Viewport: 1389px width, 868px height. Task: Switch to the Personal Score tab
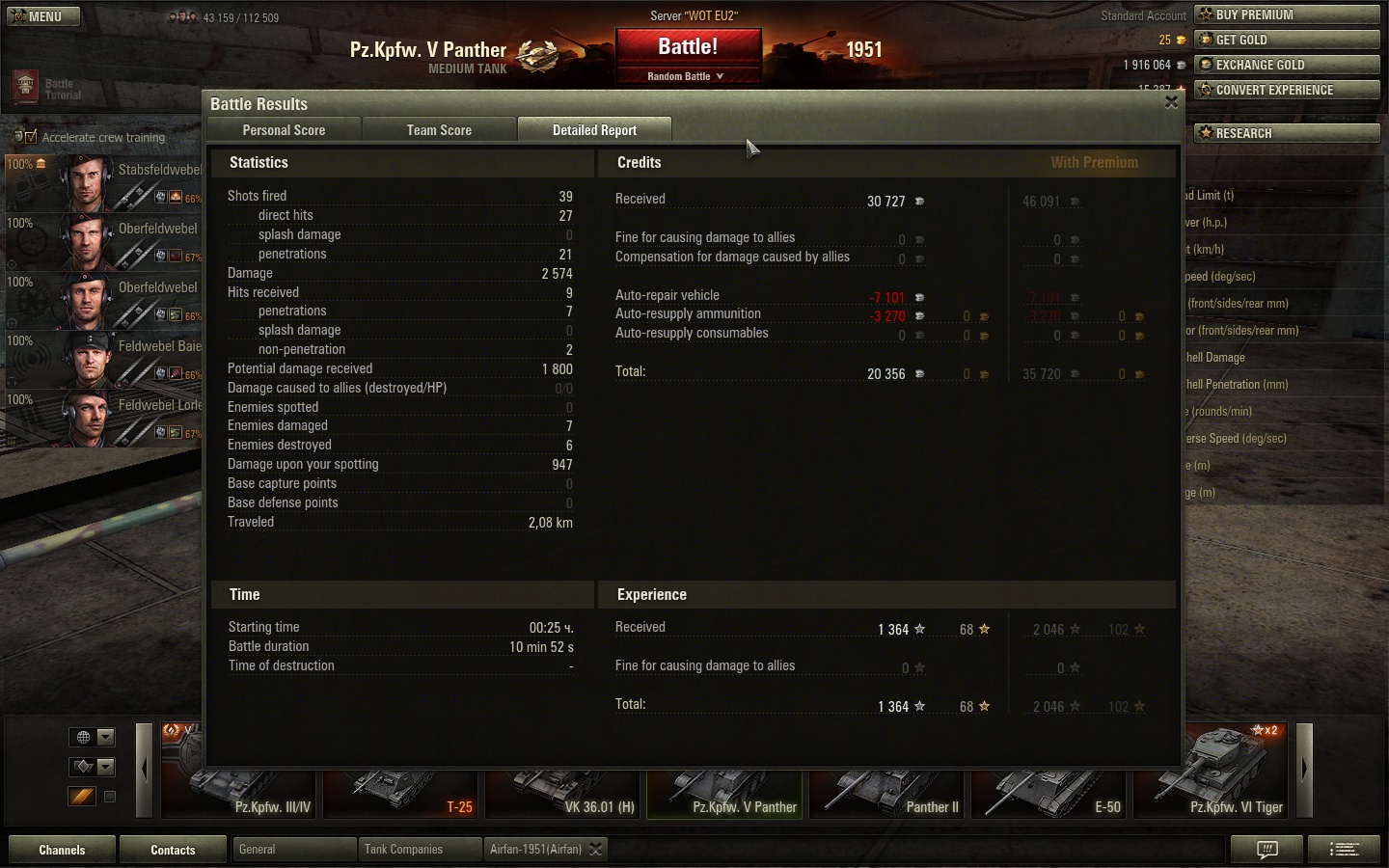[284, 130]
